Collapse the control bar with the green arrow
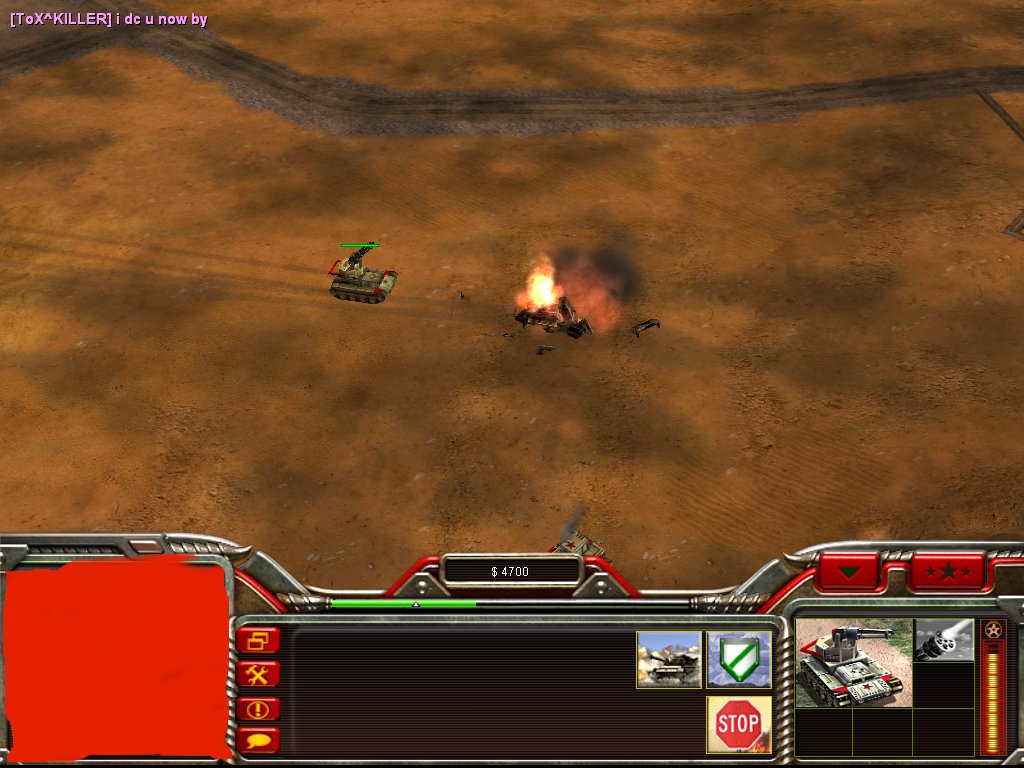The width and height of the screenshot is (1024, 768). [x=849, y=572]
